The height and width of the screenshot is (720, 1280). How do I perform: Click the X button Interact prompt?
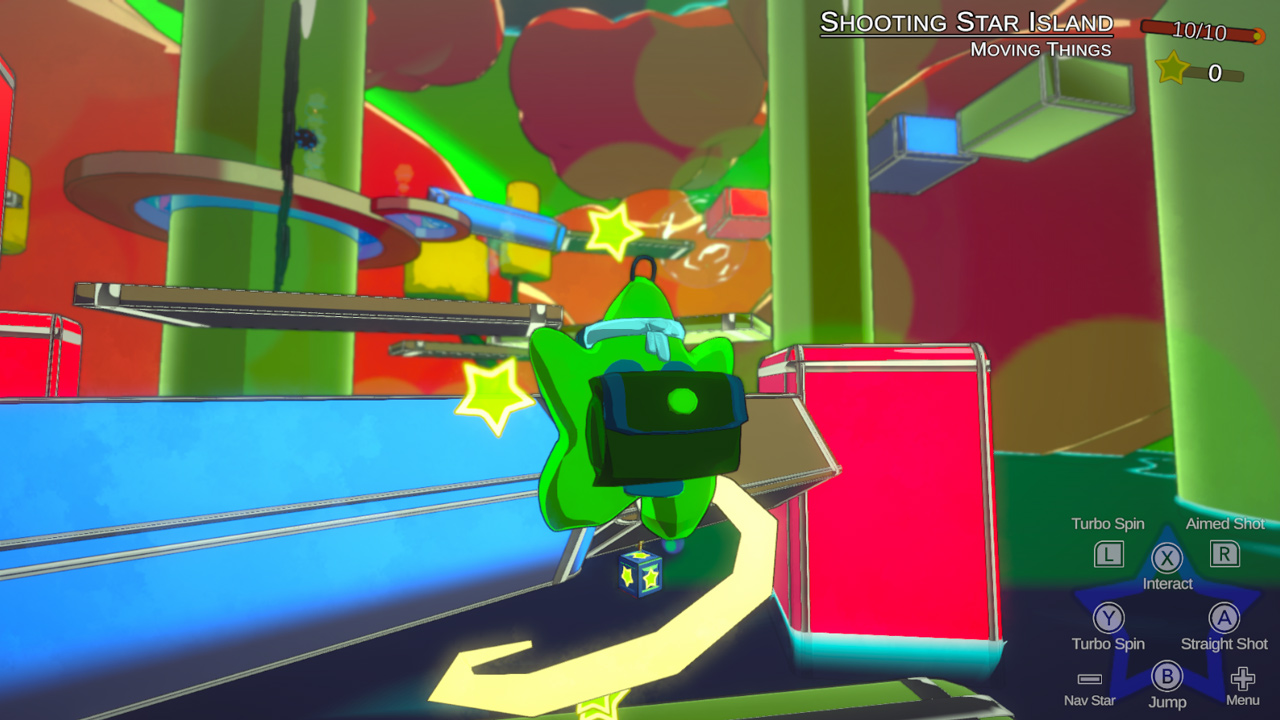point(1167,560)
